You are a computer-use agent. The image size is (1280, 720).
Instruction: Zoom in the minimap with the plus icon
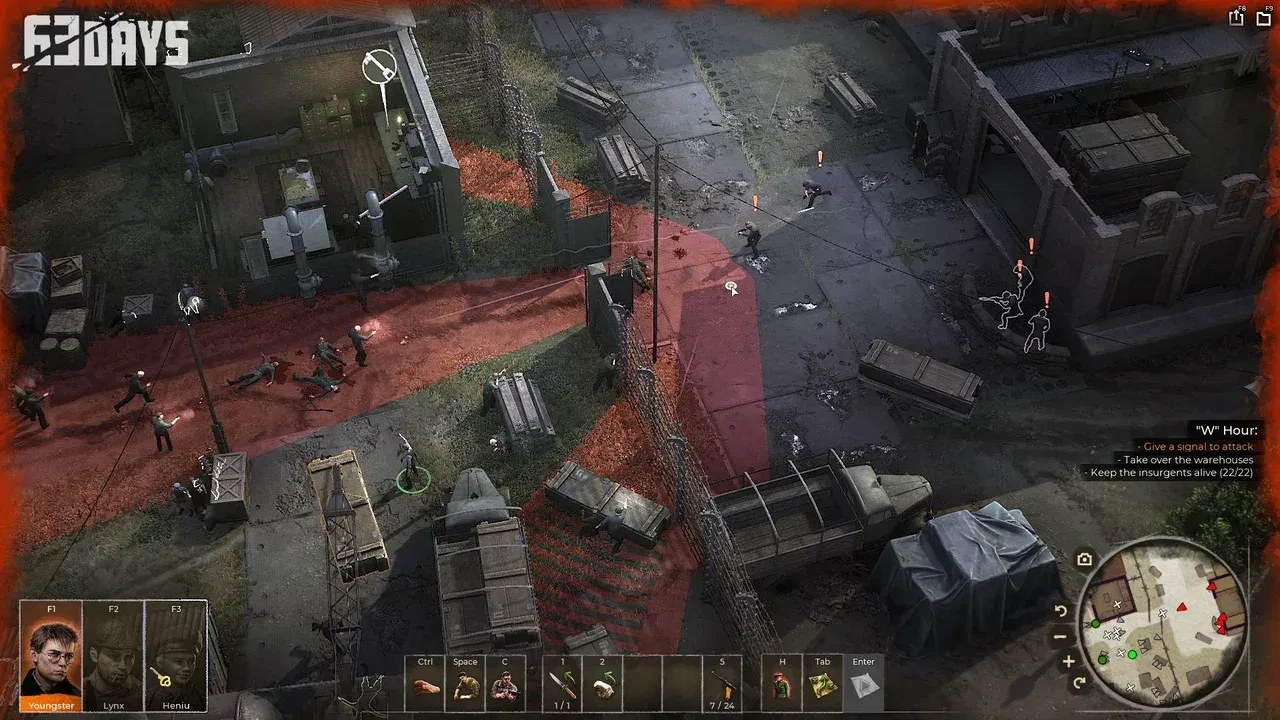tap(1068, 661)
